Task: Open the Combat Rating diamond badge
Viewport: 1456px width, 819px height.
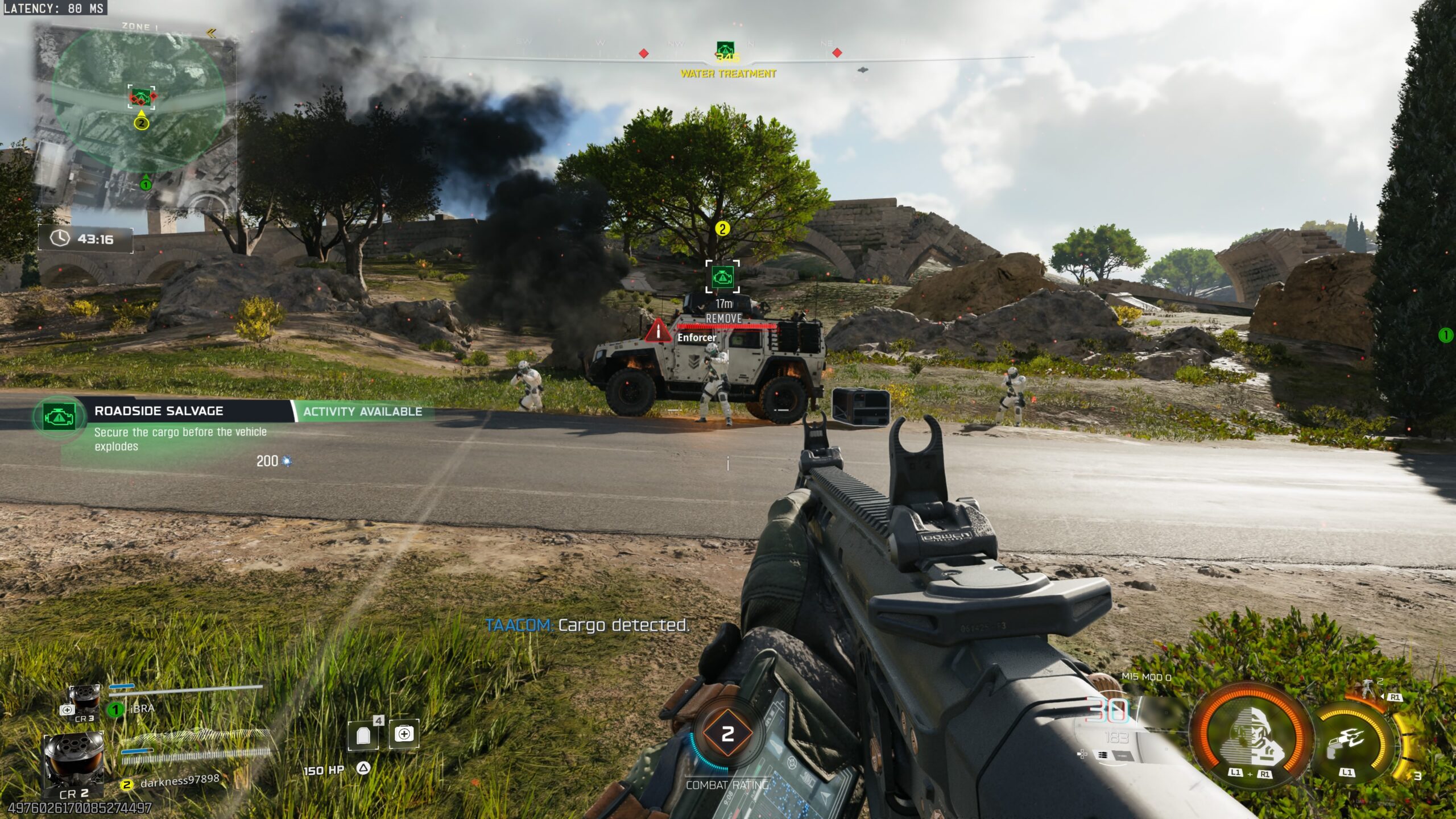Action: (x=727, y=734)
